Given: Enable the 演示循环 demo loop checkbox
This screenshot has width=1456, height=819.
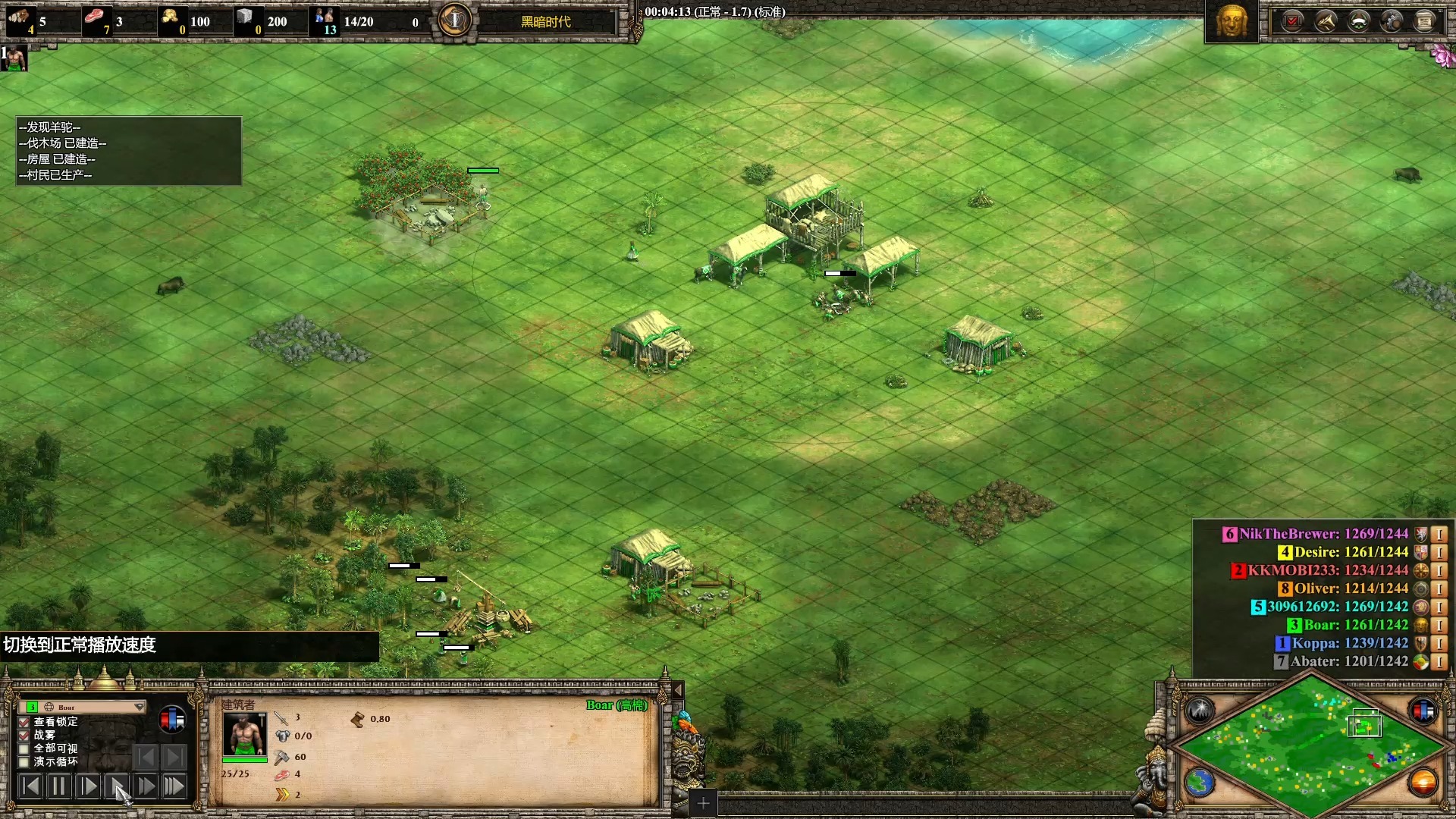Looking at the screenshot, I should click(x=24, y=761).
